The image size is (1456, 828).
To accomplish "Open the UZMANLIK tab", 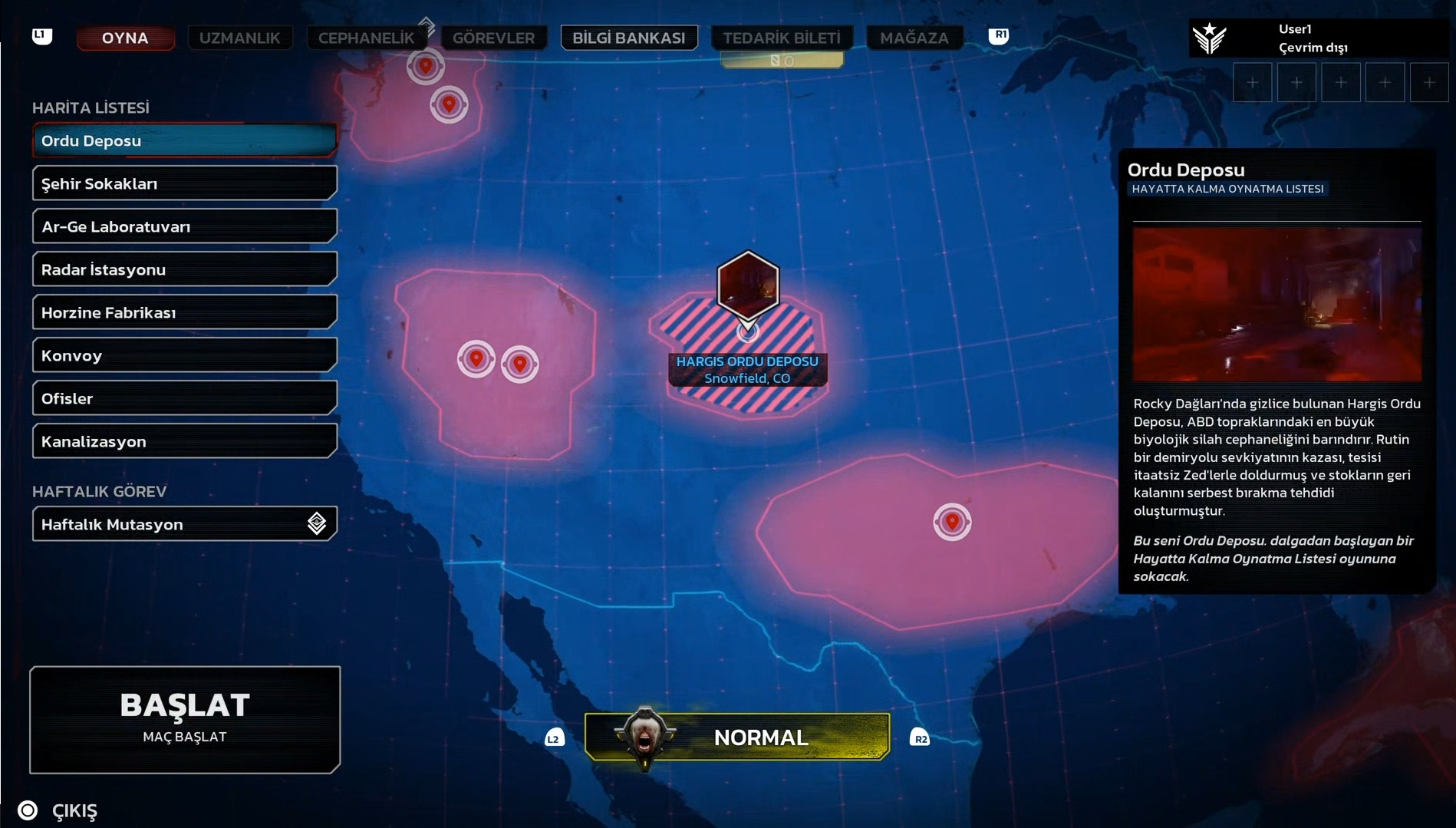I will [239, 38].
